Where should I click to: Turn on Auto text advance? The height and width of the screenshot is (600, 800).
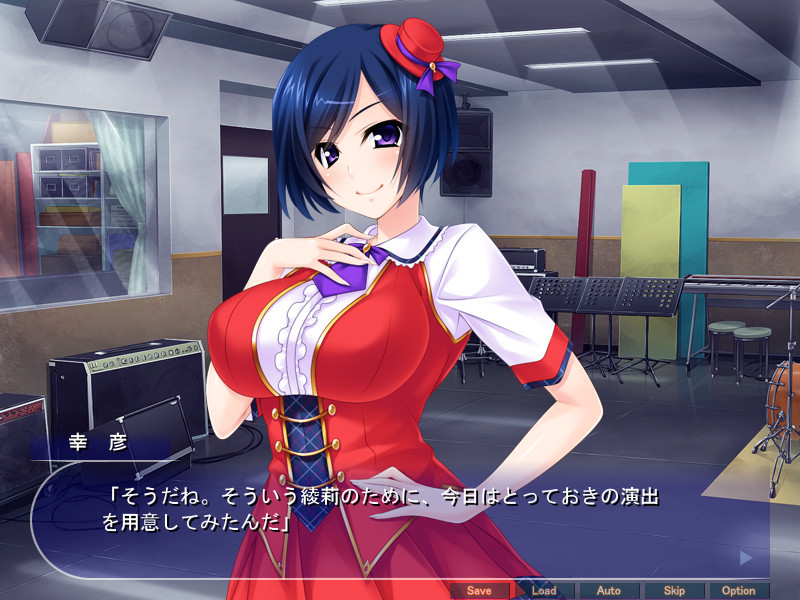coord(608,591)
